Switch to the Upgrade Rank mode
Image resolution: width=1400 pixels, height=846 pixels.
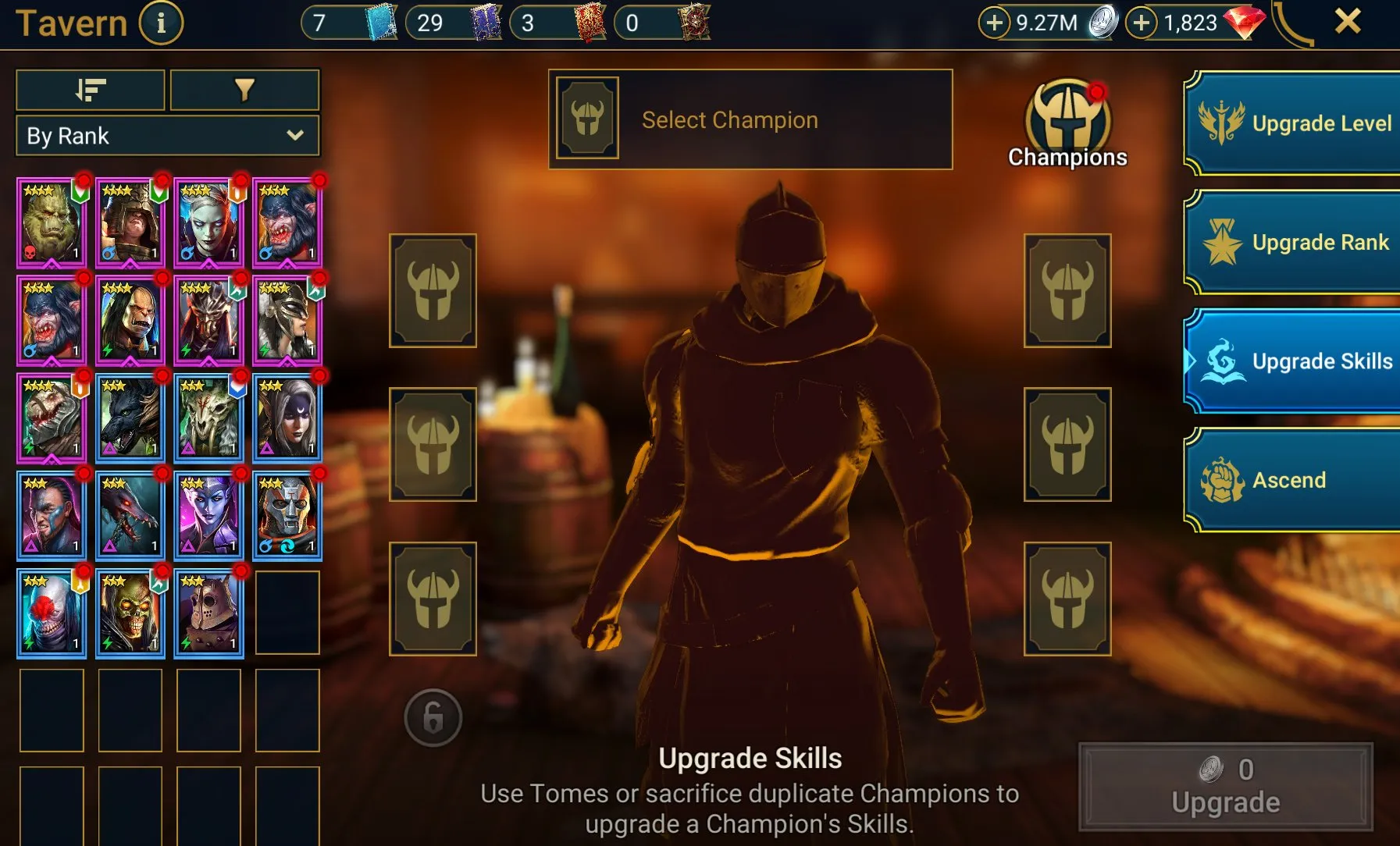coord(1296,242)
